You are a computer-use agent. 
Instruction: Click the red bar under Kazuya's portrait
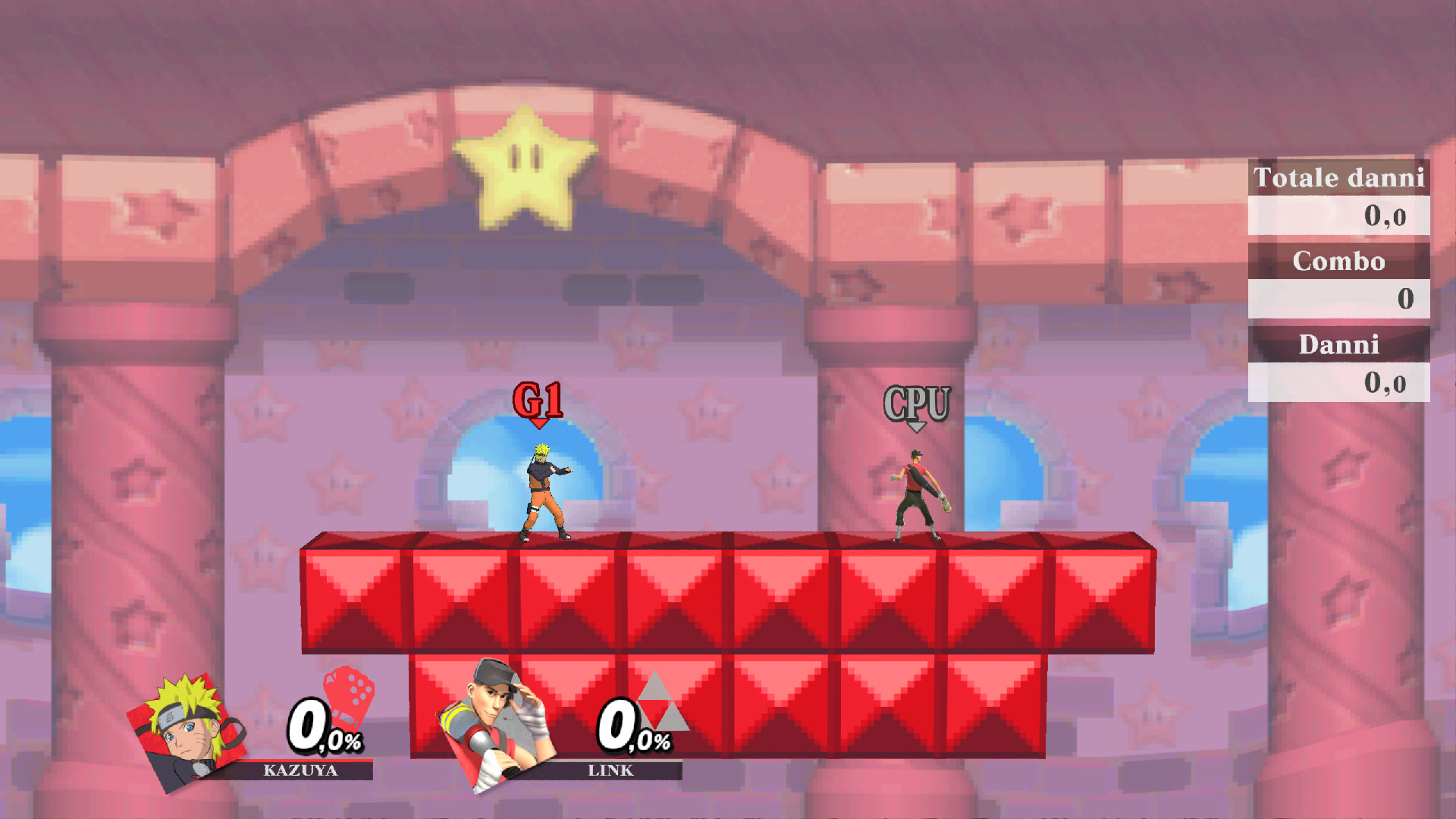tap(302, 758)
